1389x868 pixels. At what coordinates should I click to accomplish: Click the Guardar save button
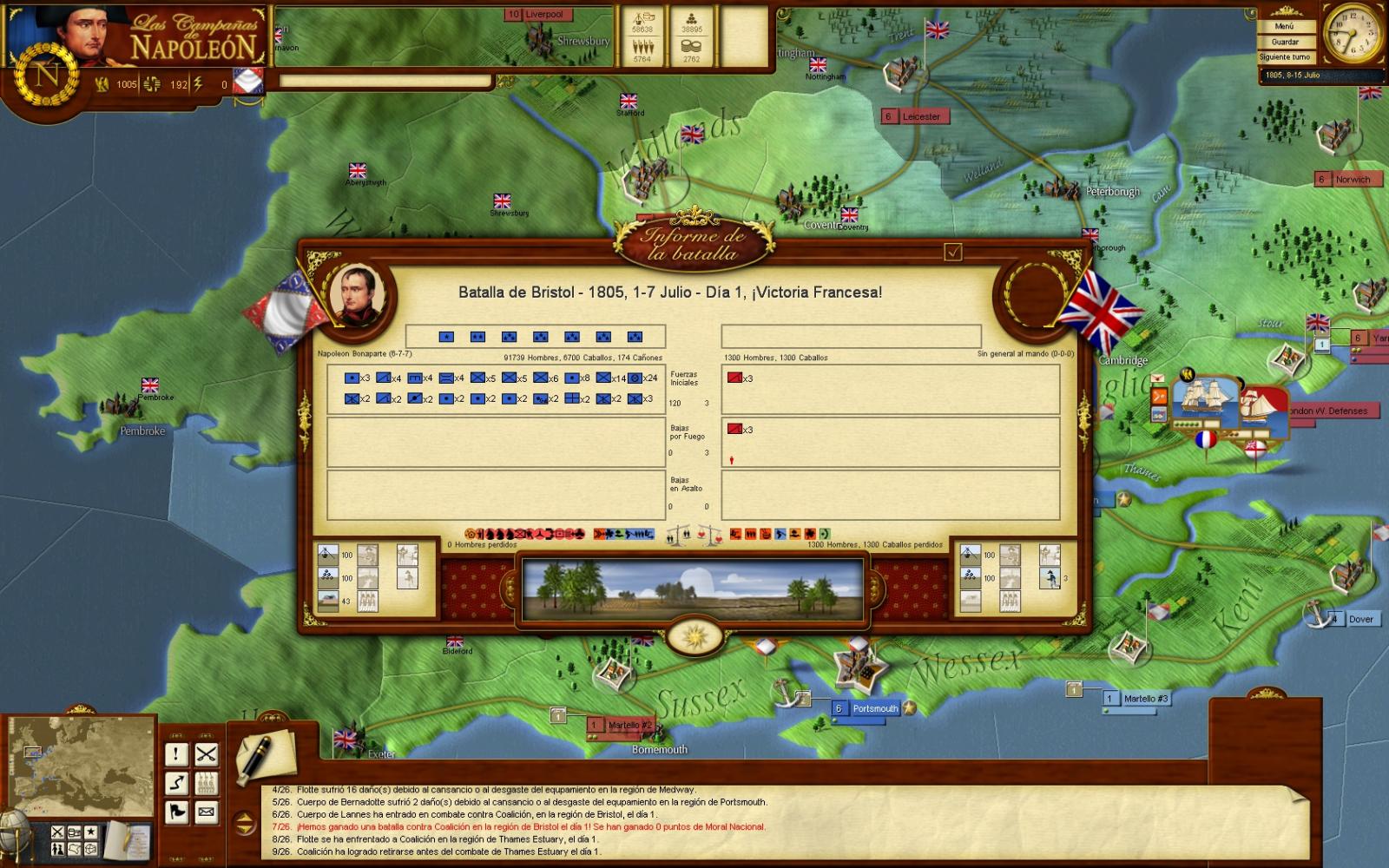click(1284, 42)
